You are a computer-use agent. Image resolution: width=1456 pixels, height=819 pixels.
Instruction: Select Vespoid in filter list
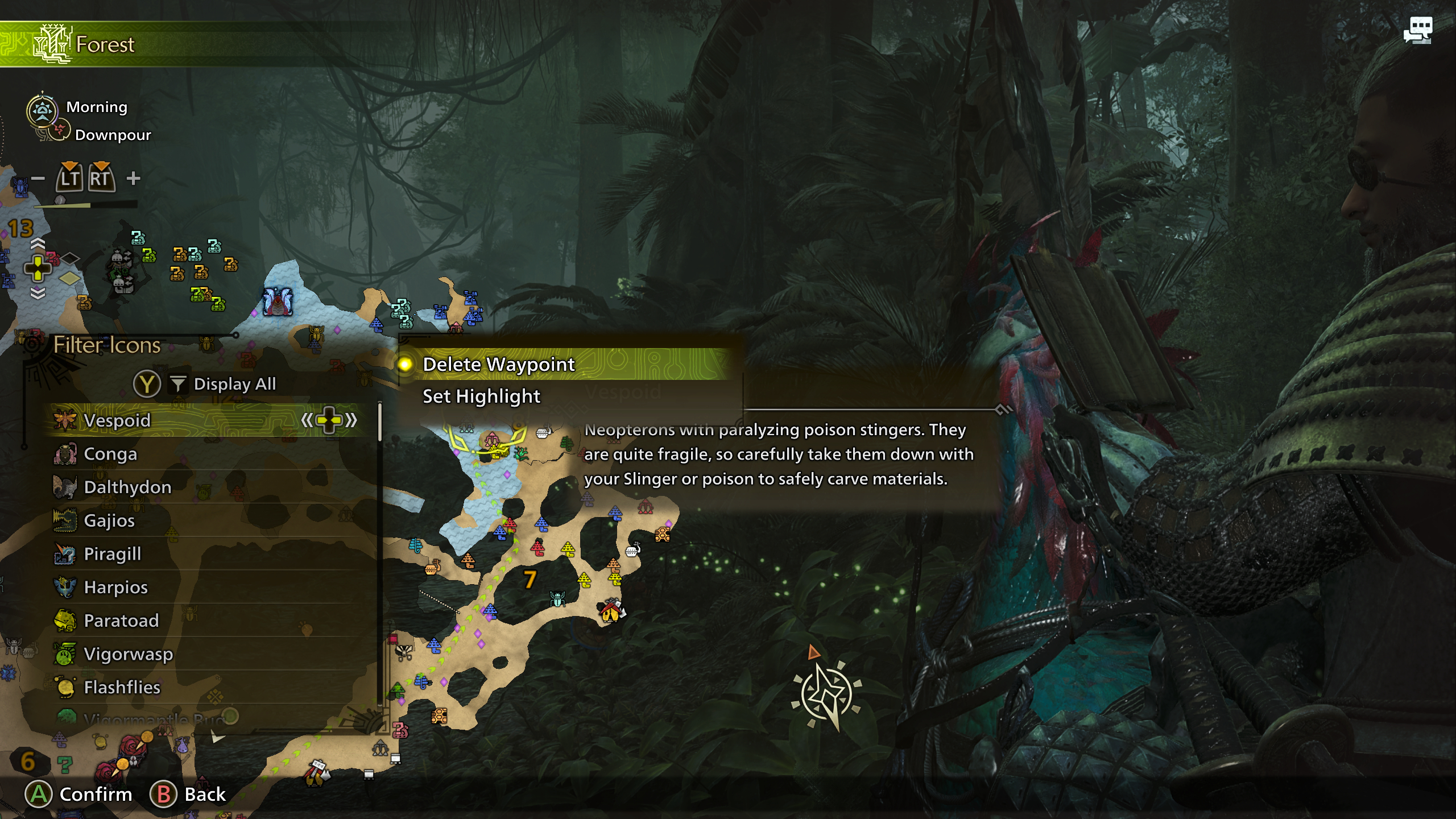[117, 420]
